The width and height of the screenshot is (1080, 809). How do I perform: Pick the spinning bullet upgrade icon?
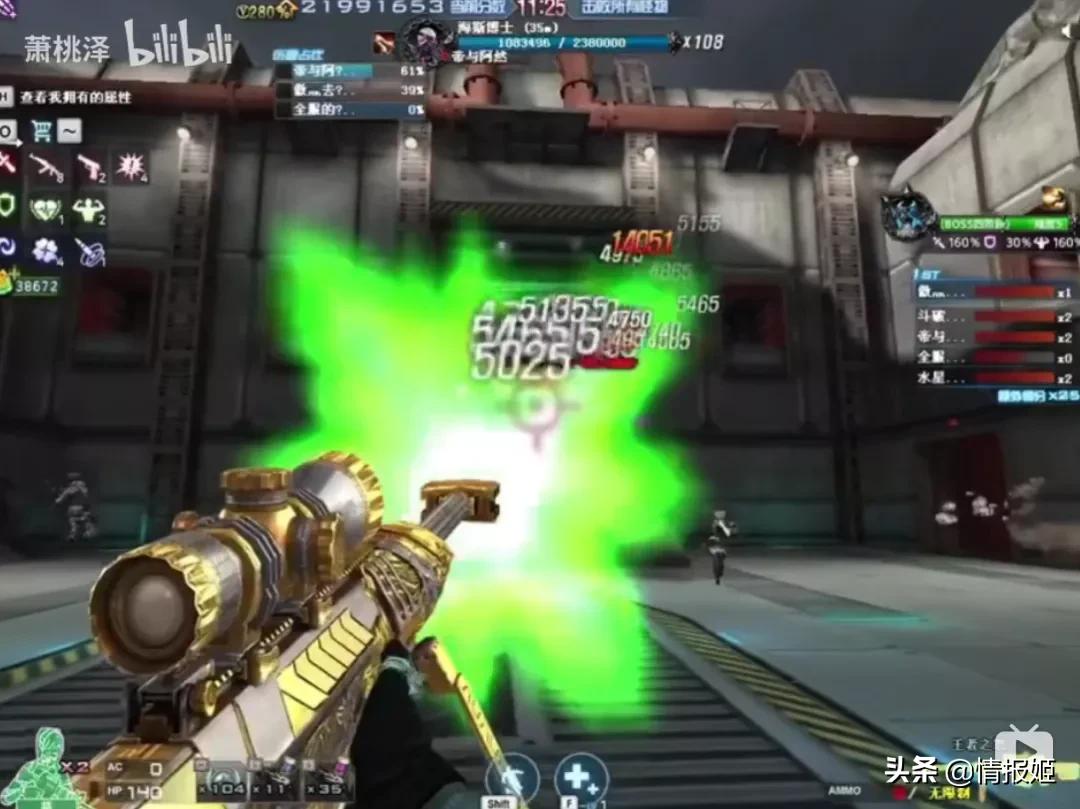point(89,250)
